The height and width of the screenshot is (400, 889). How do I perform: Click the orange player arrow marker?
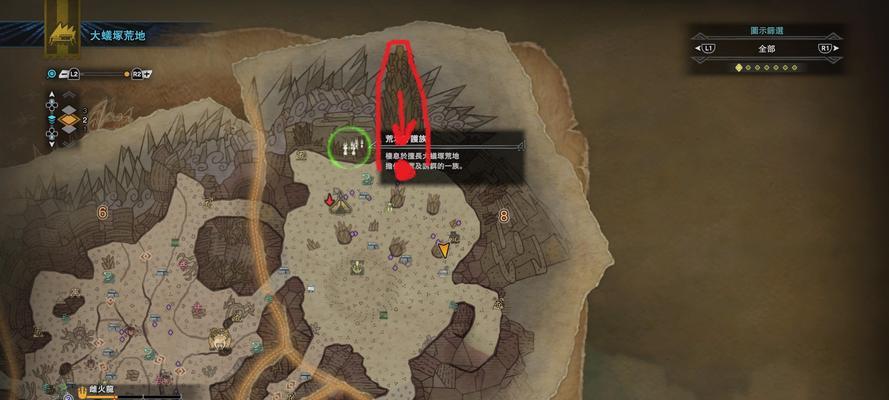pyautogui.click(x=443, y=248)
